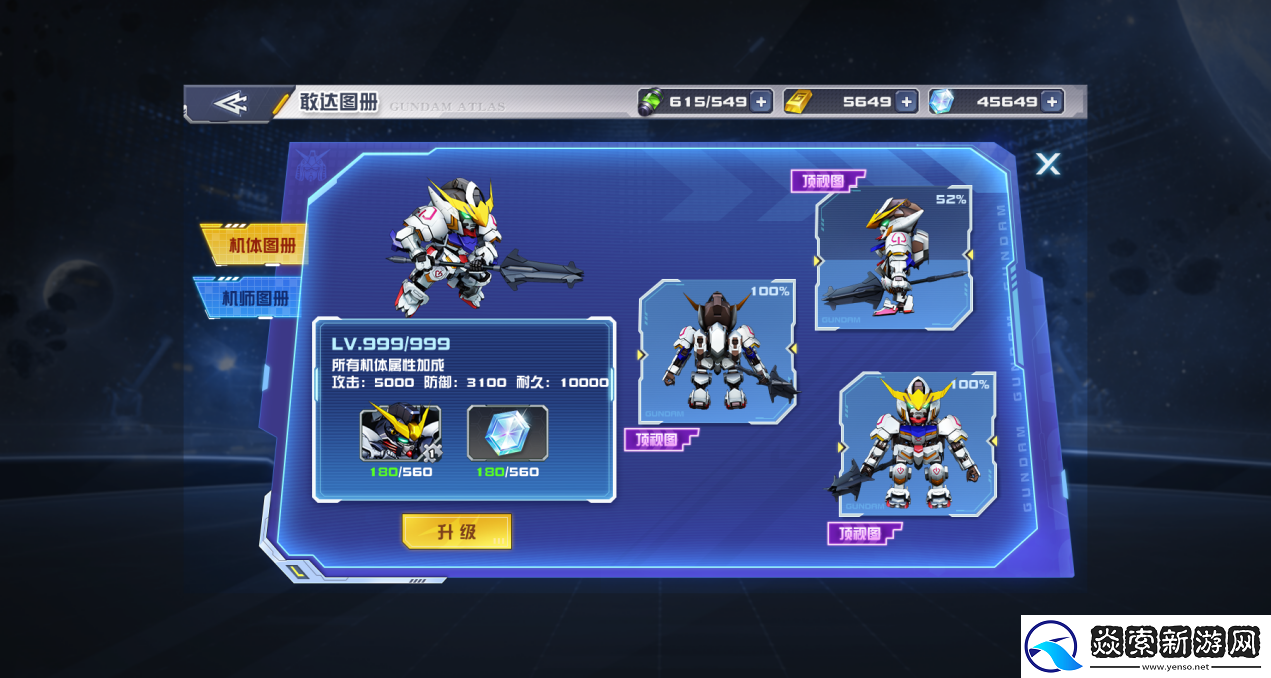Add more gold bars
The height and width of the screenshot is (678, 1271).
(906, 102)
